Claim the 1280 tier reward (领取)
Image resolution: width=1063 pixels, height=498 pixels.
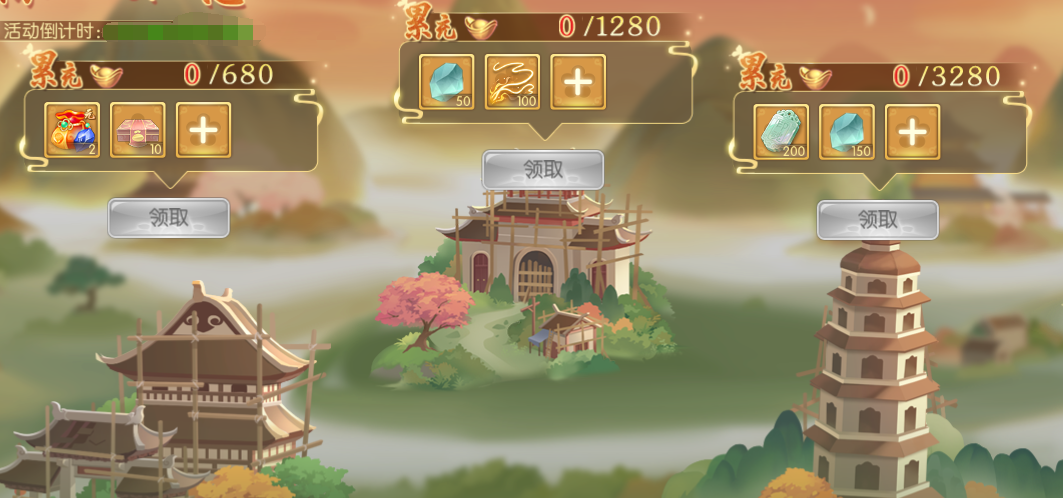543,169
